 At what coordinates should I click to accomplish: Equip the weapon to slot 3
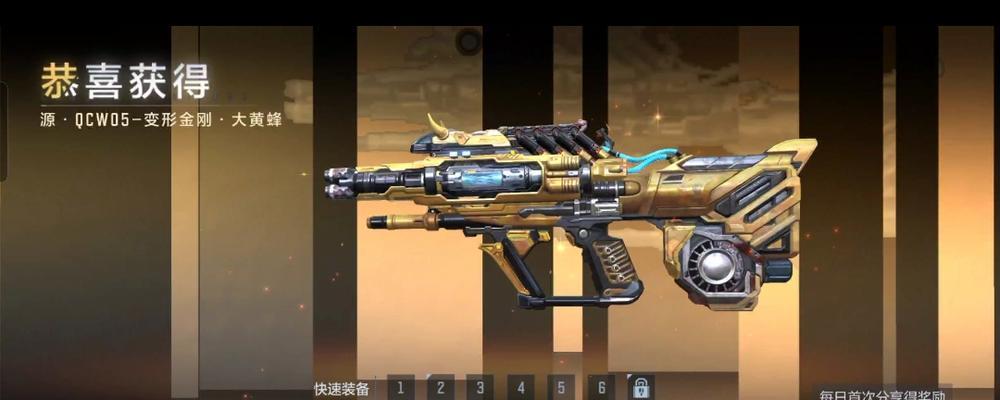(480, 387)
